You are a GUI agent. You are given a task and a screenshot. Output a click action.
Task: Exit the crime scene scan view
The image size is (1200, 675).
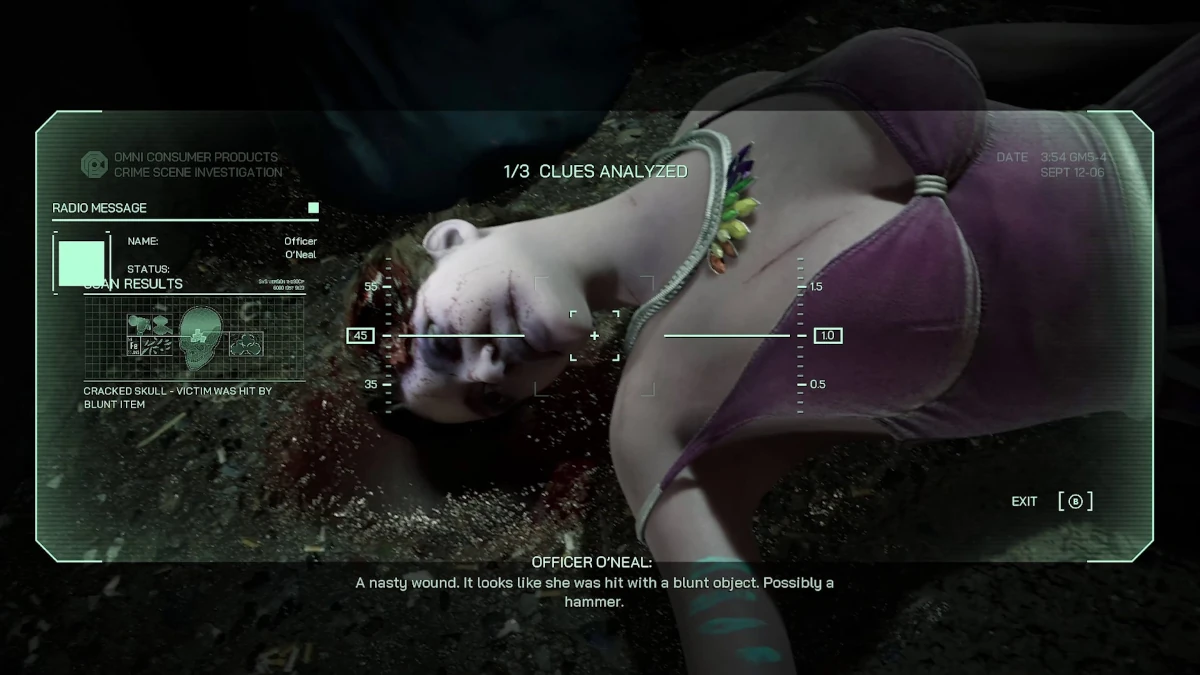pos(1075,501)
